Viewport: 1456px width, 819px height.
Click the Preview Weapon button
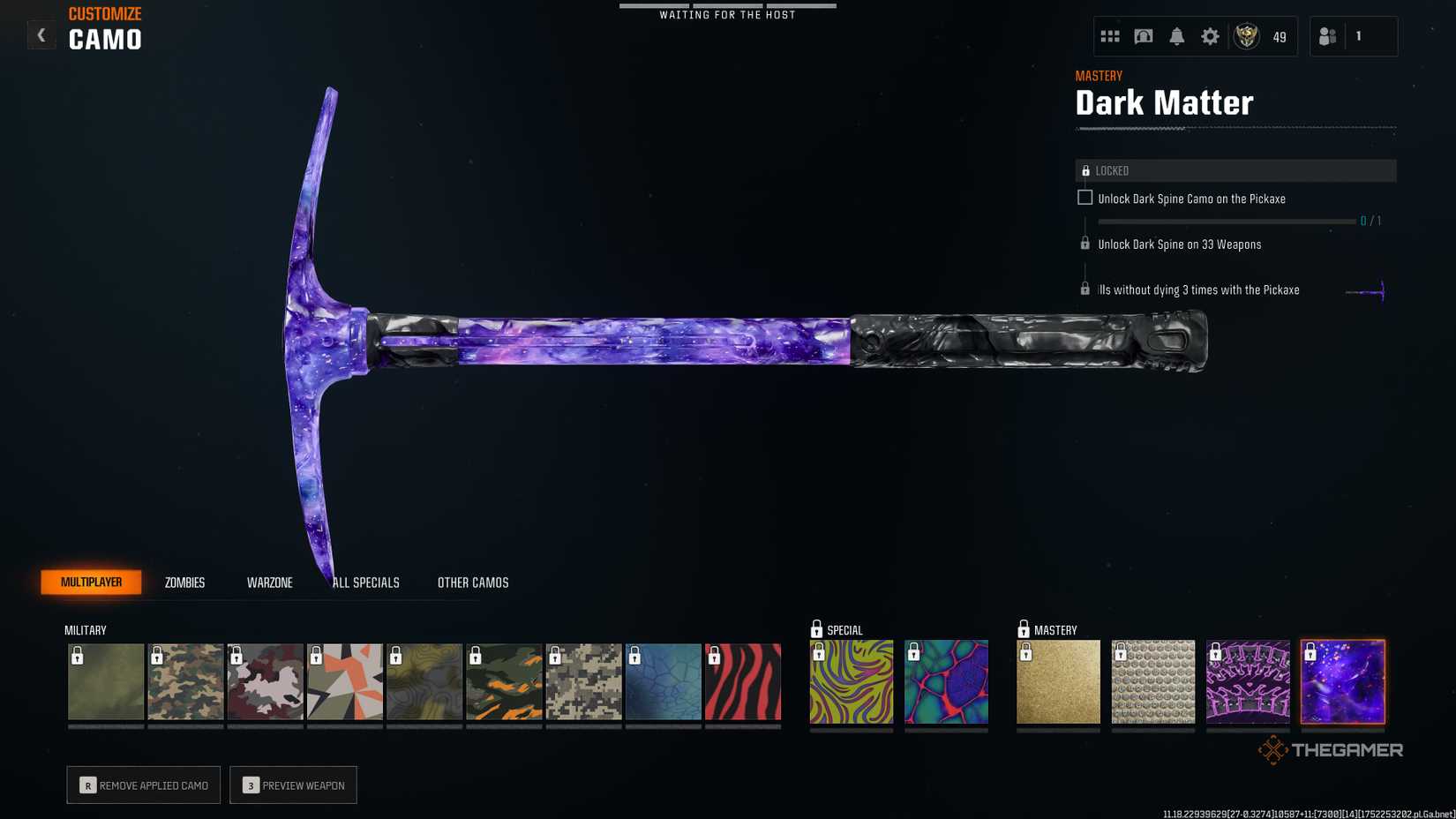coord(293,785)
